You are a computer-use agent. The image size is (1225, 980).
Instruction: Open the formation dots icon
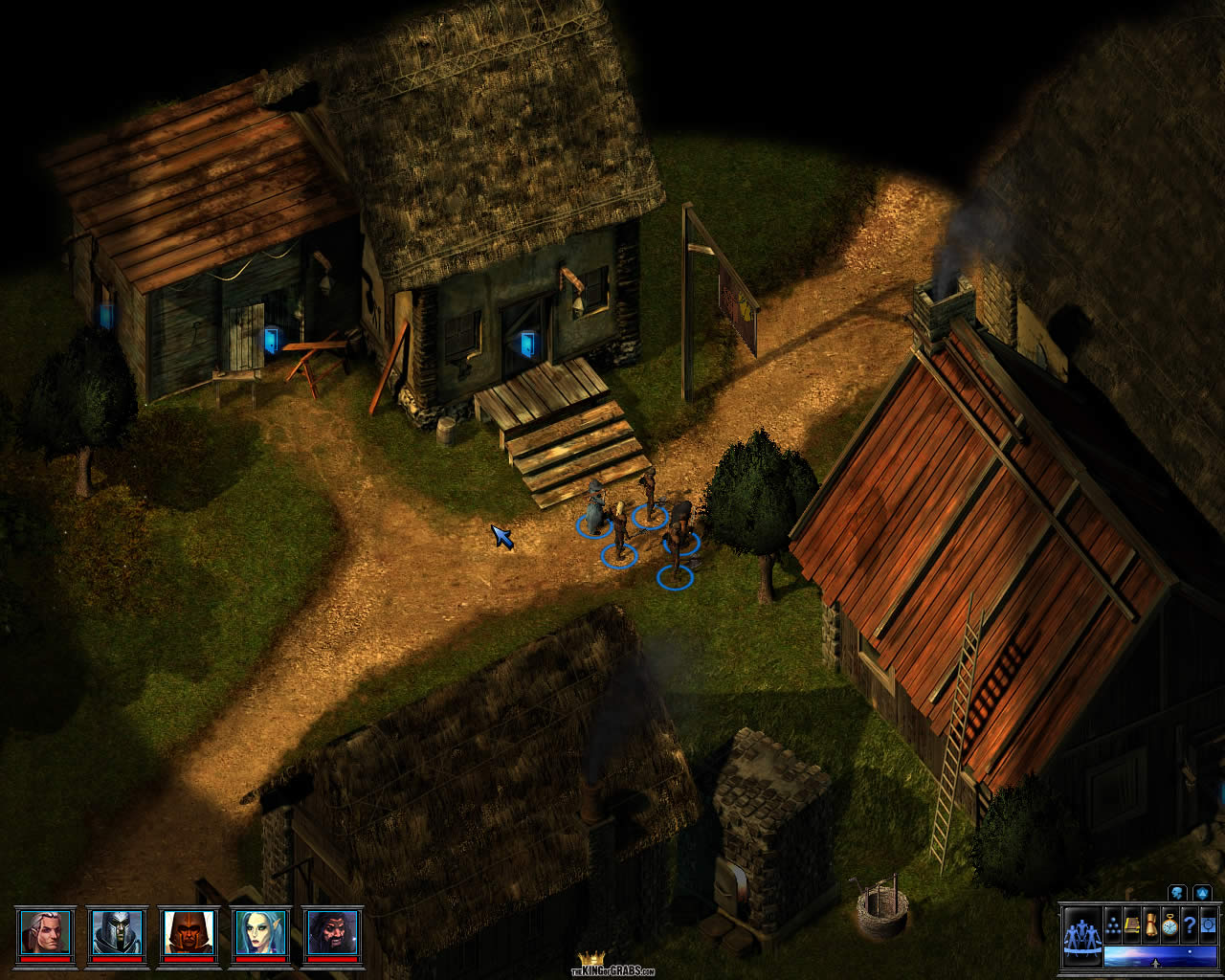pyautogui.click(x=1113, y=925)
